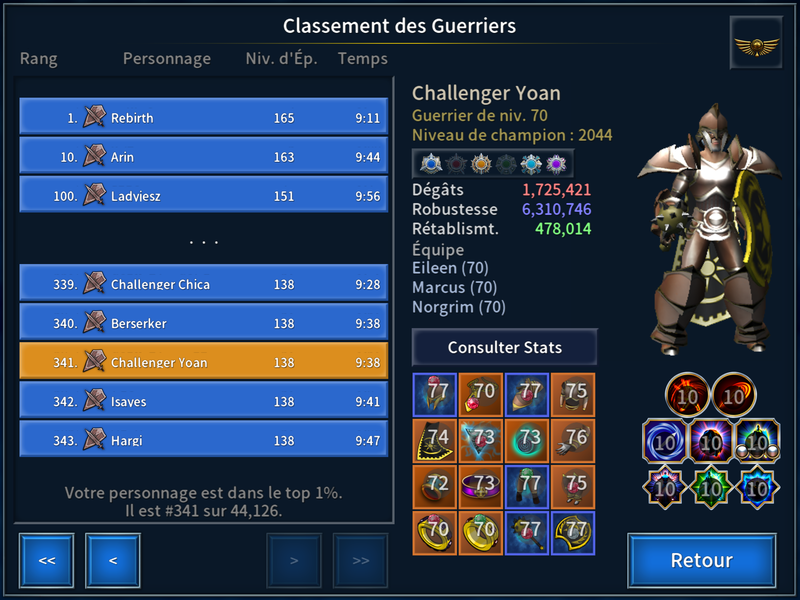Inspect the level 74 equipment slot
The height and width of the screenshot is (600, 800).
tap(436, 440)
